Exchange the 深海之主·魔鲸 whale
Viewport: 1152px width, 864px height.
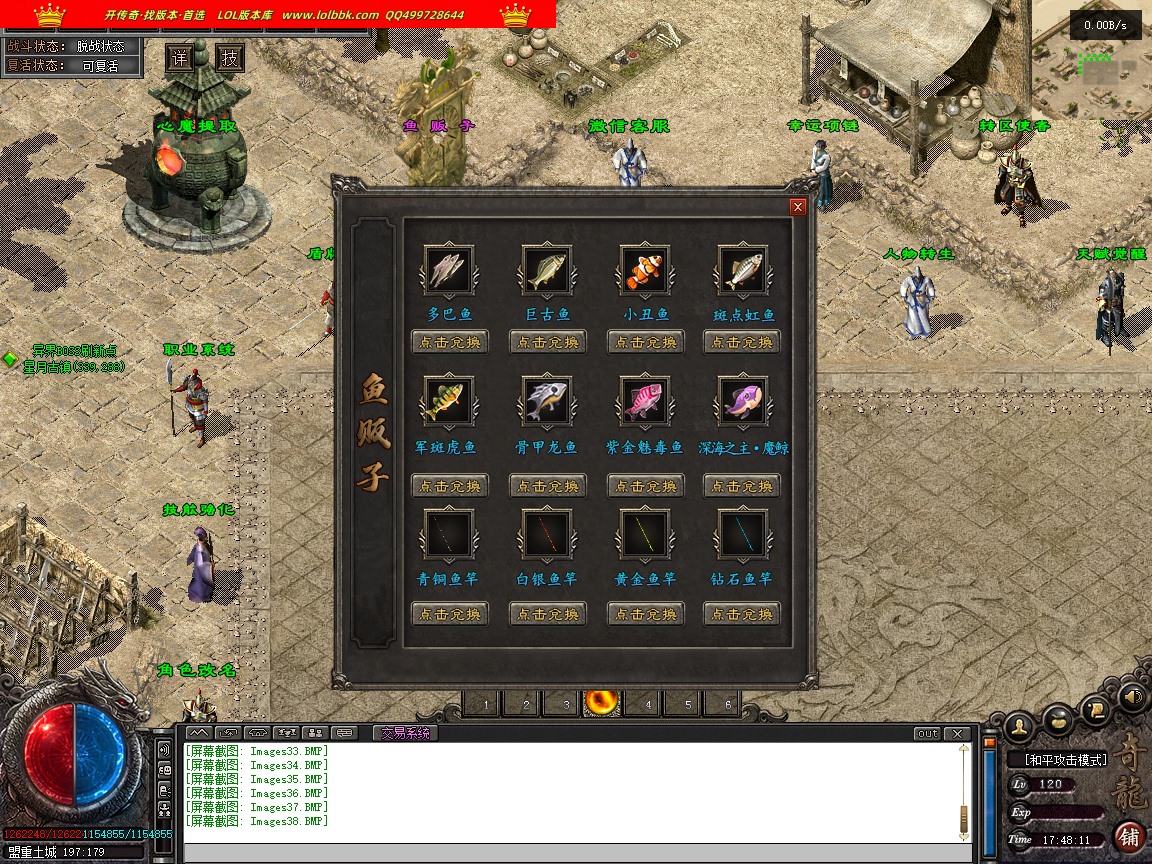tap(743, 486)
